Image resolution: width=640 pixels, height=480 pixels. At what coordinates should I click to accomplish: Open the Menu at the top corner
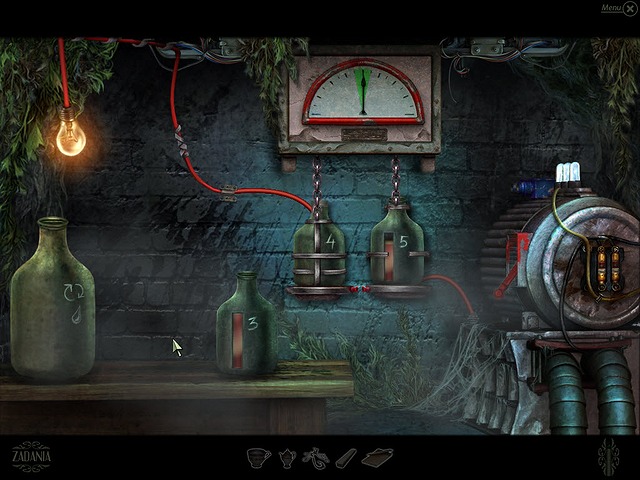(x=610, y=8)
